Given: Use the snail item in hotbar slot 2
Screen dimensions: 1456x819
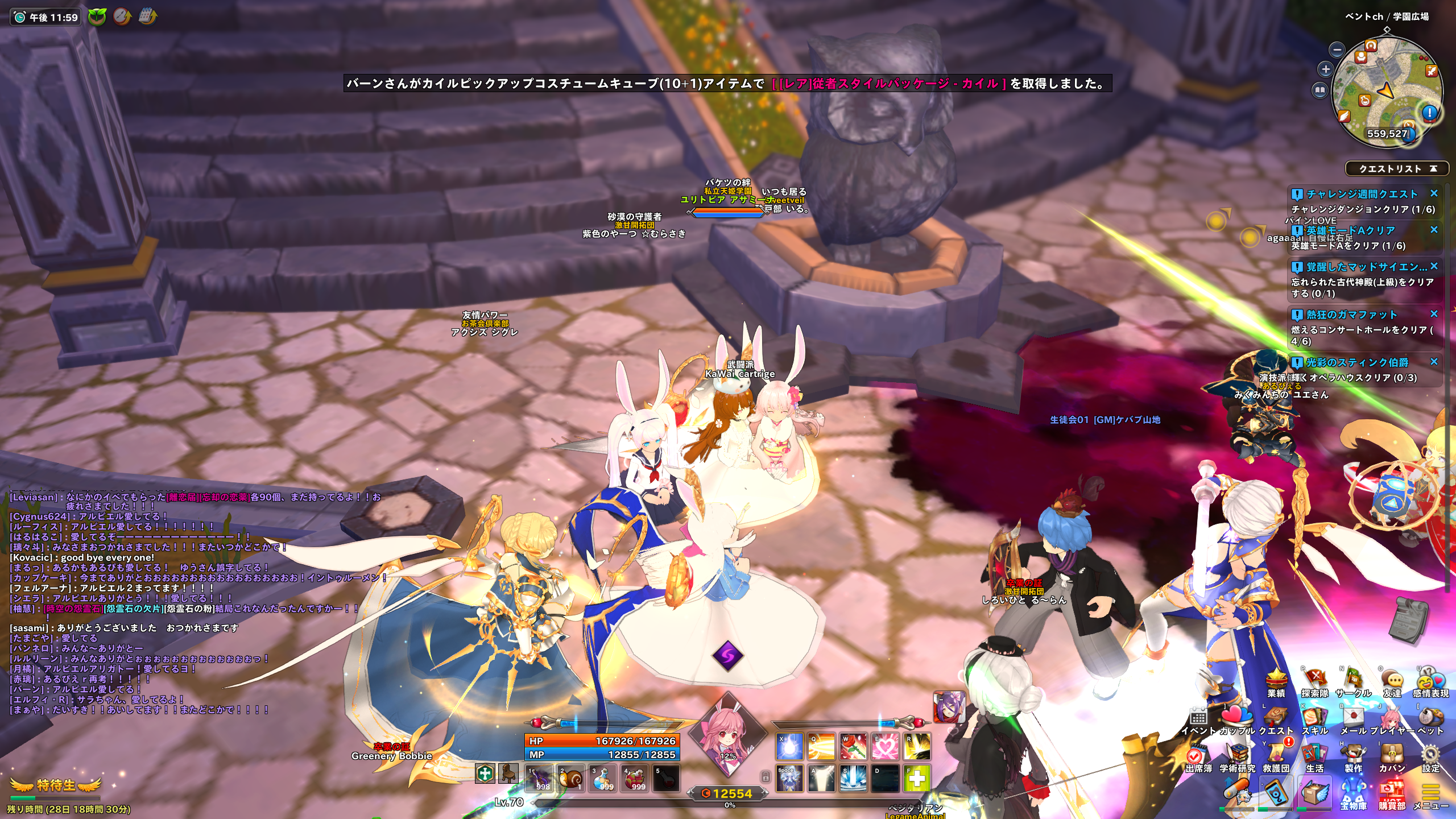Looking at the screenshot, I should point(570,778).
